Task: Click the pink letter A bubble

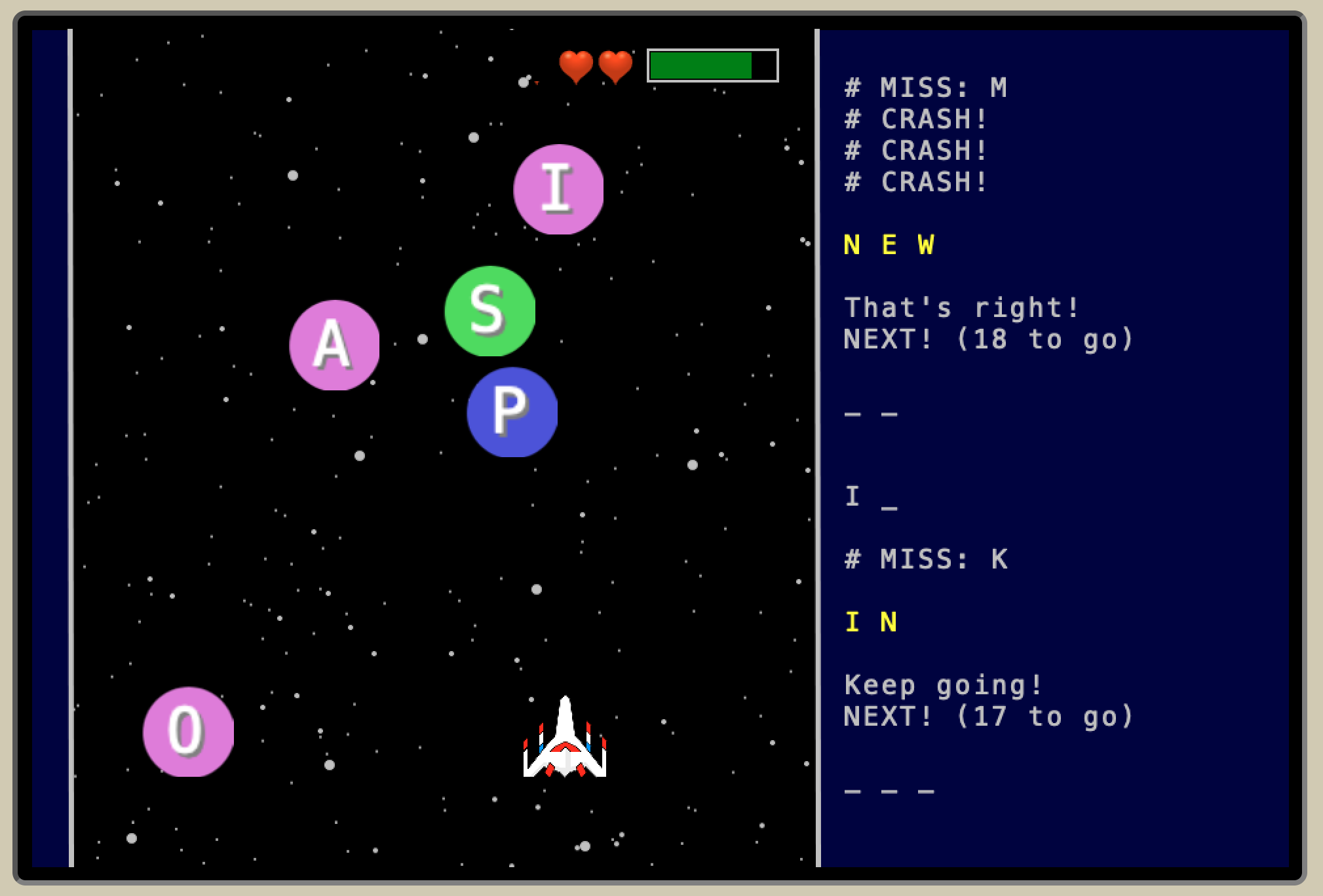Action: (x=334, y=345)
